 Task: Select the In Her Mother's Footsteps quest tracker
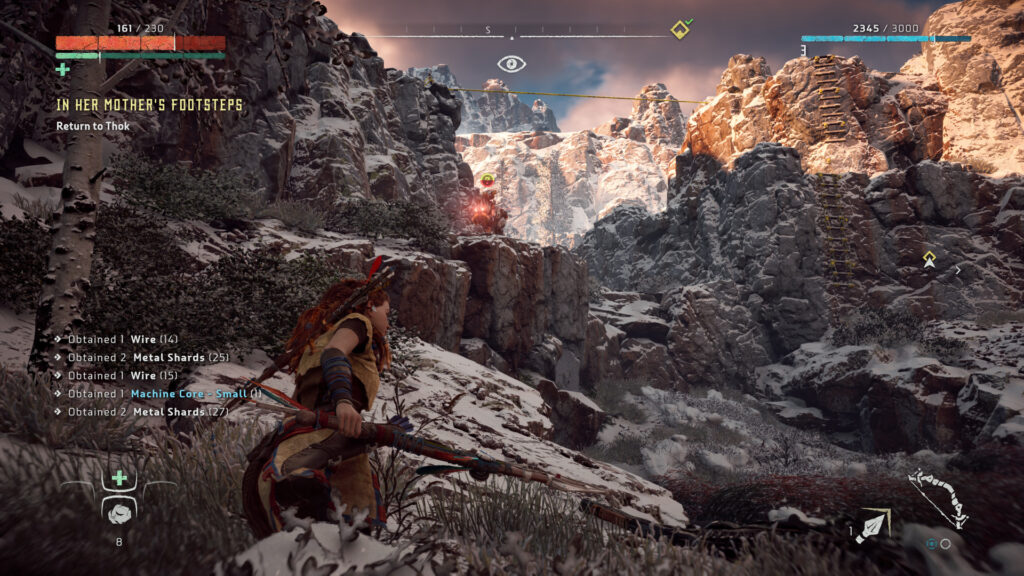pyautogui.click(x=150, y=105)
